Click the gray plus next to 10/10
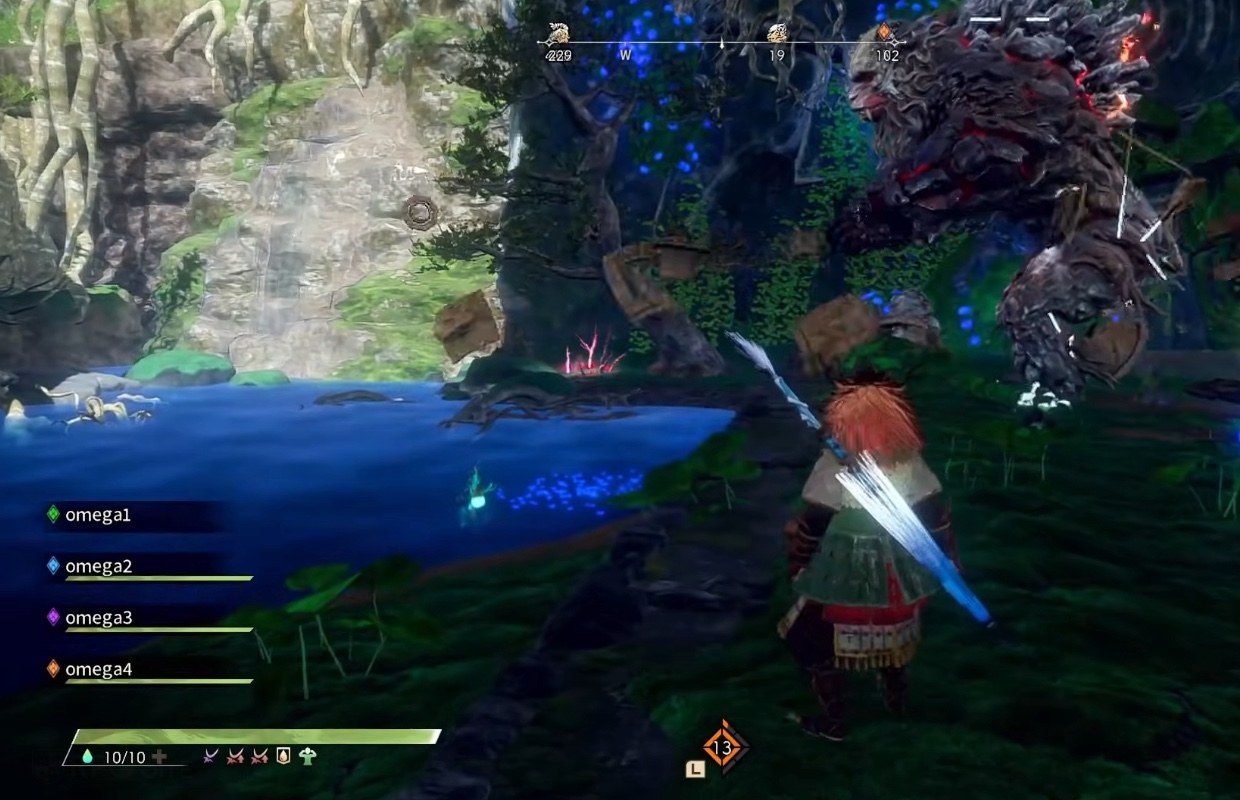The image size is (1240, 800). 158,757
